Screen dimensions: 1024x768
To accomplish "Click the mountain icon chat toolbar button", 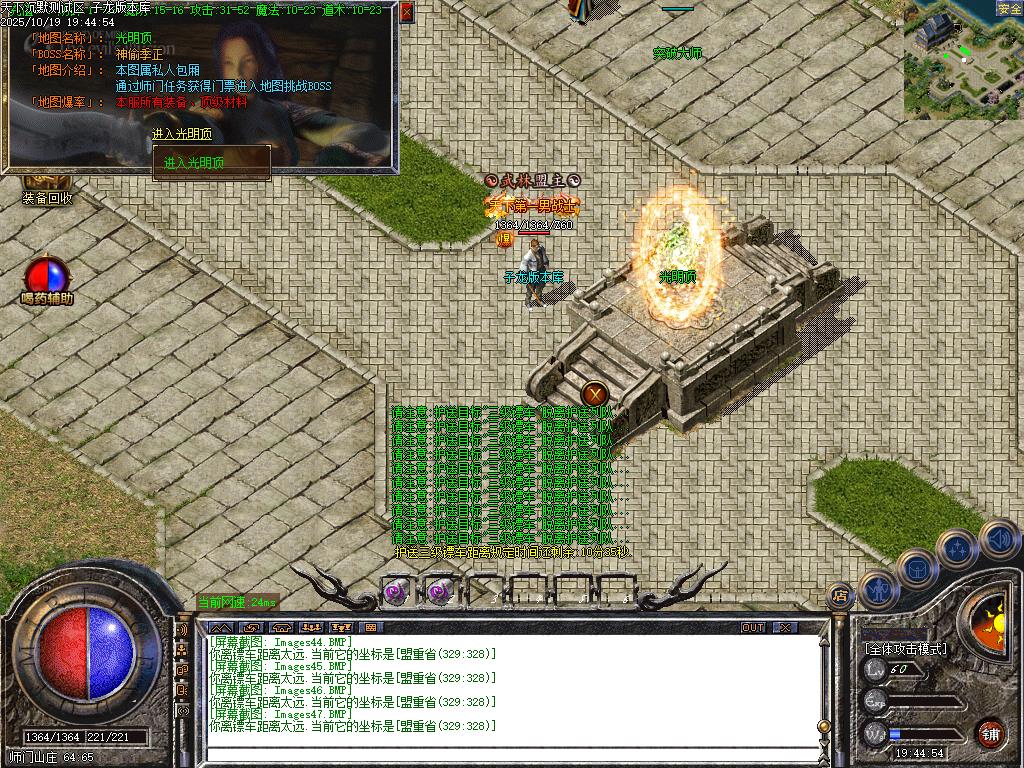I will (x=220, y=628).
